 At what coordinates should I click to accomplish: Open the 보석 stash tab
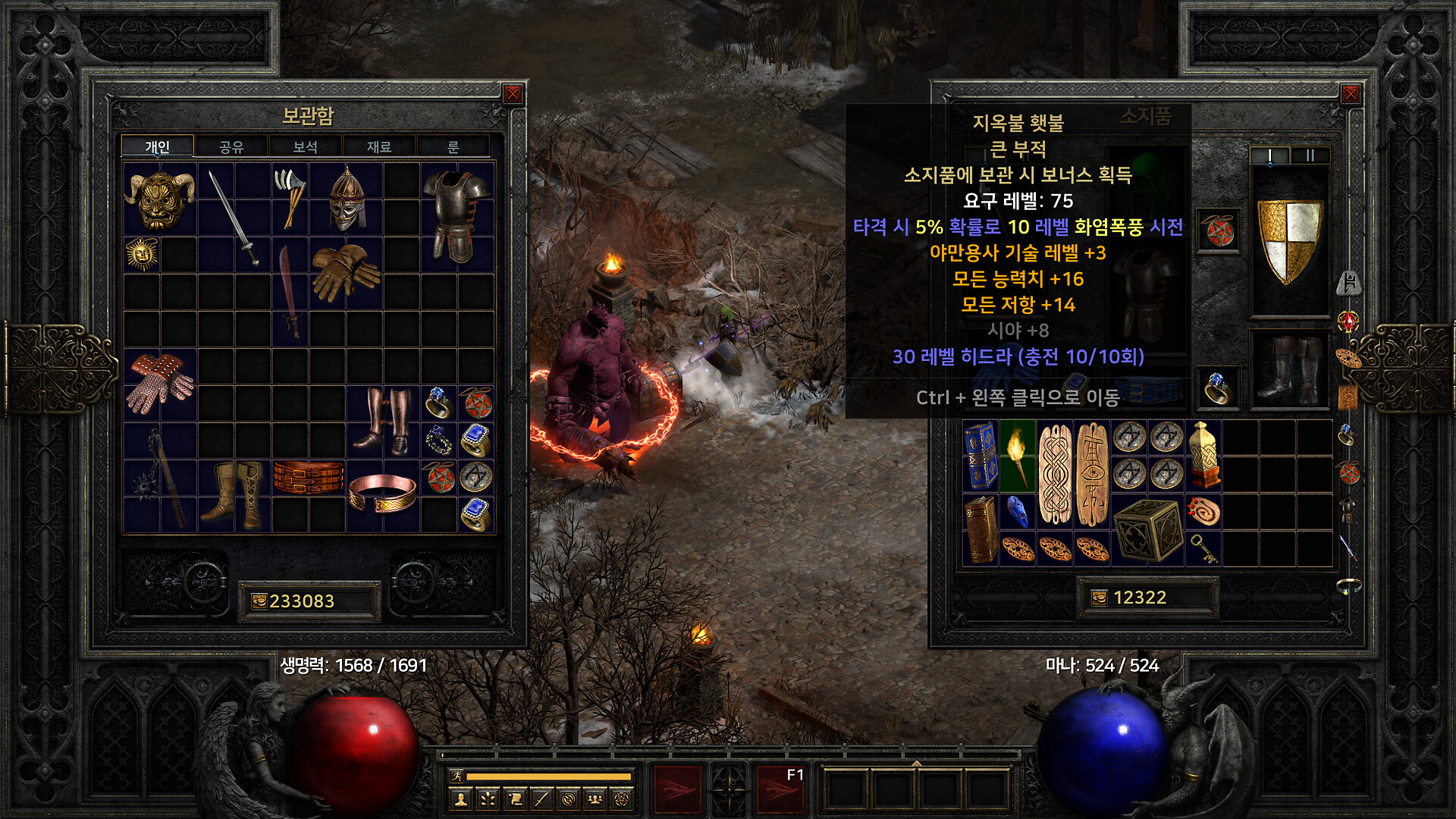[305, 146]
